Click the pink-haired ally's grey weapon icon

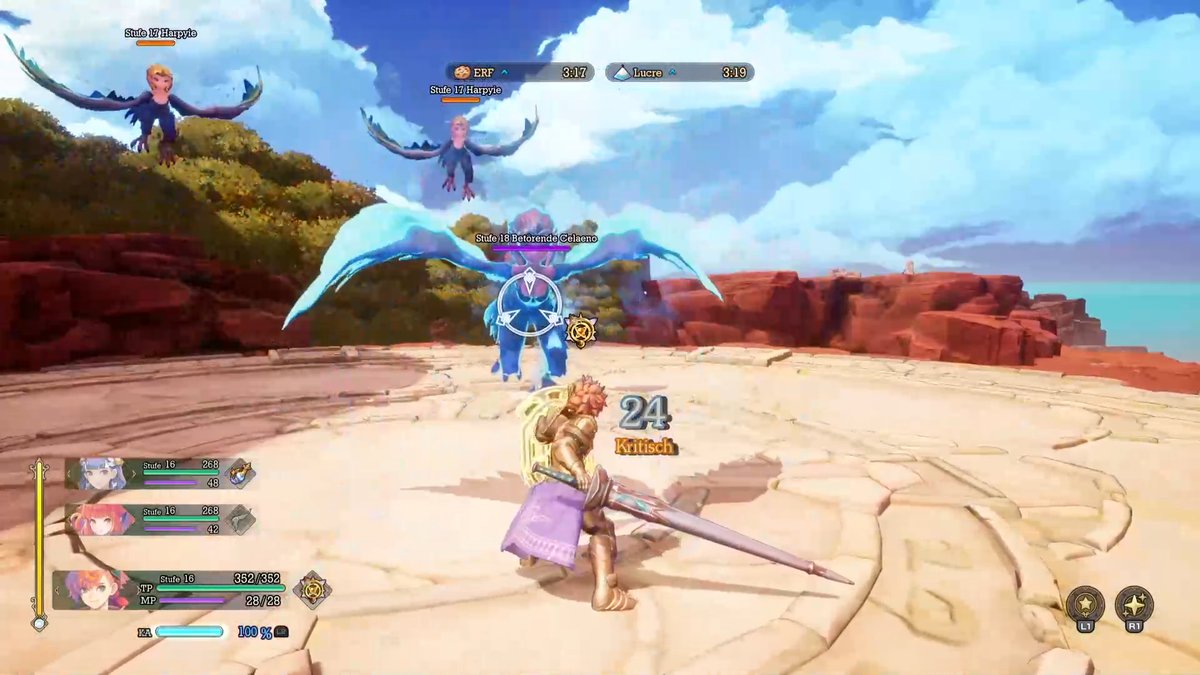click(241, 519)
